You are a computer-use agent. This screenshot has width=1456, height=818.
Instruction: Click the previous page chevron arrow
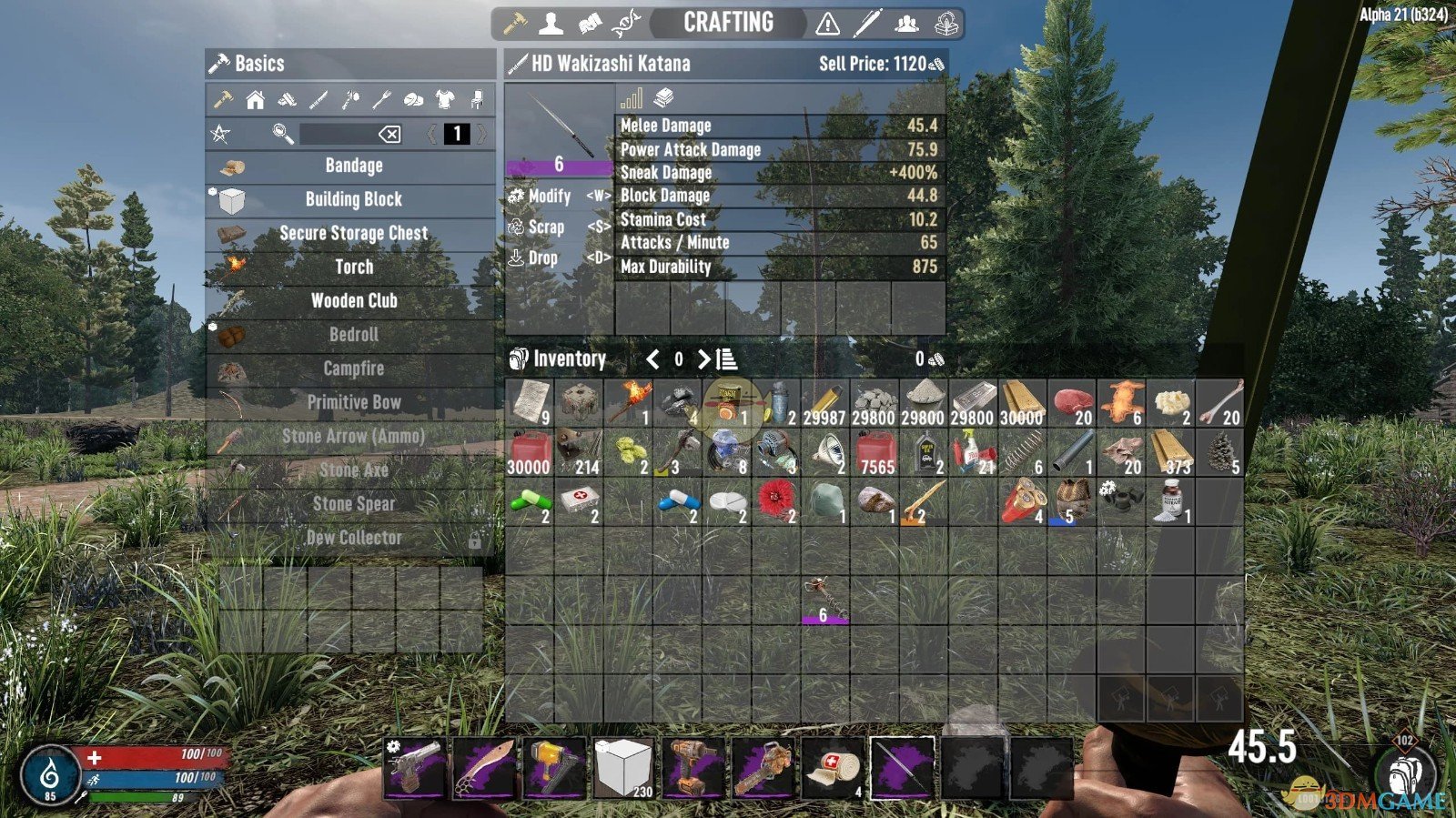coord(430,135)
